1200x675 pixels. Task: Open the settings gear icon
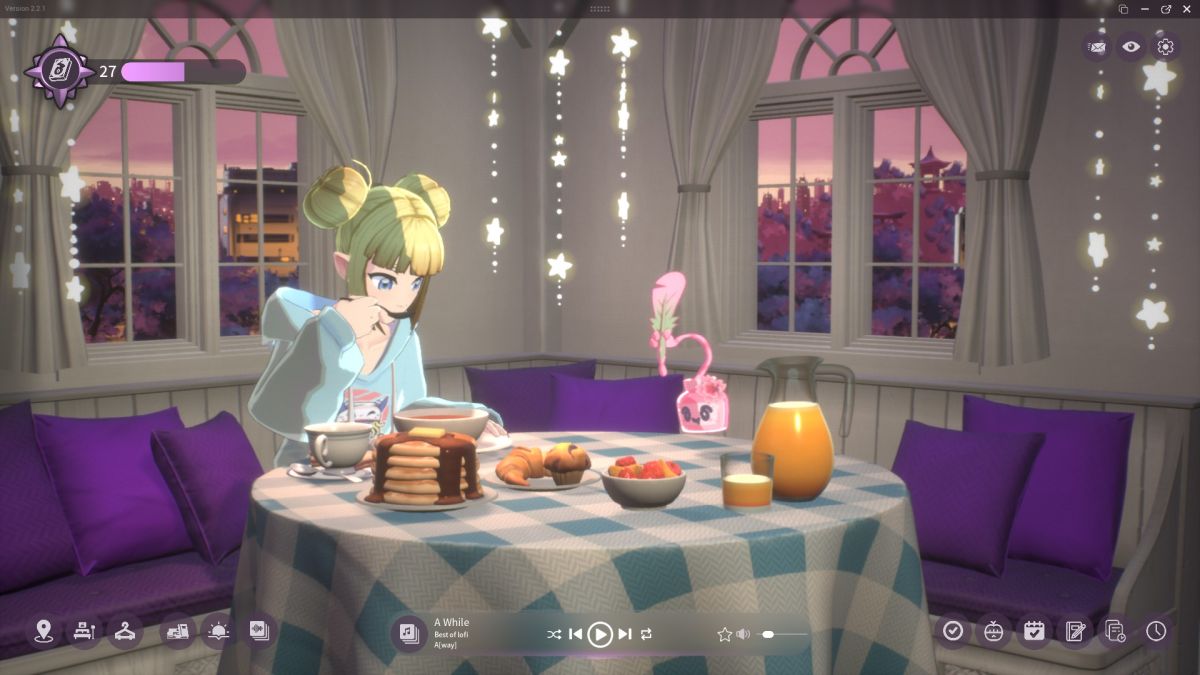pyautogui.click(x=1164, y=46)
